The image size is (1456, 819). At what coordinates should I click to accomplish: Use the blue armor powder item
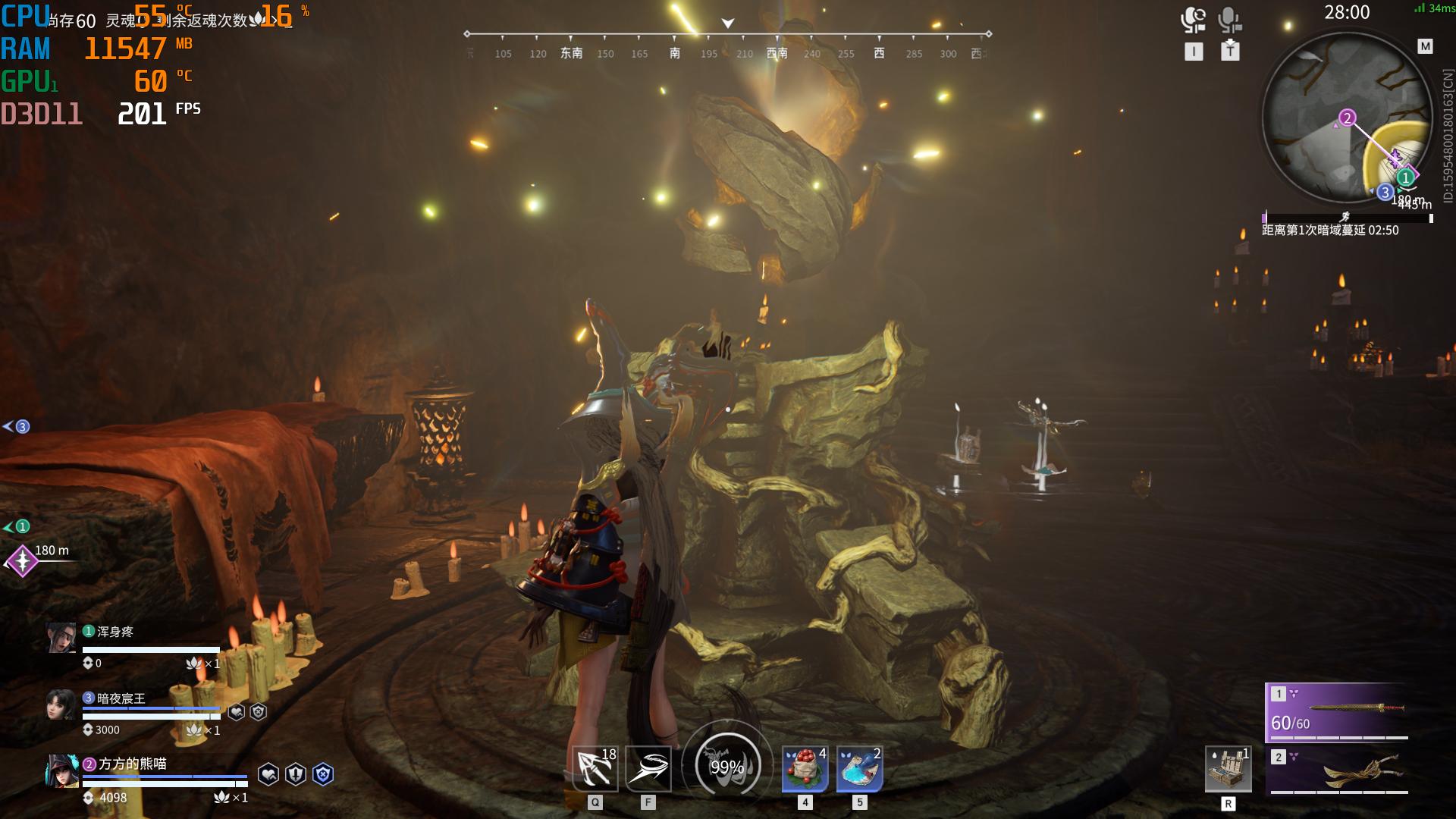(x=859, y=769)
